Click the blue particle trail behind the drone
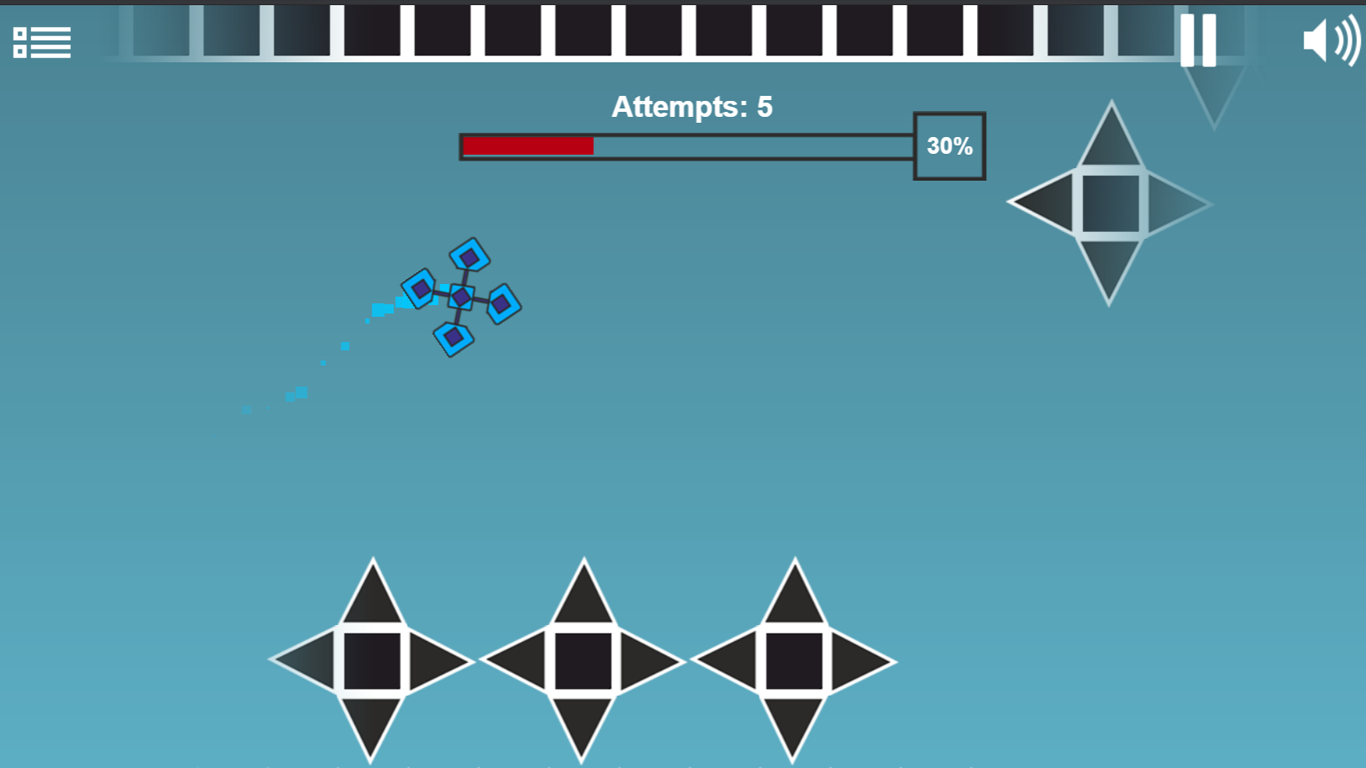The image size is (1366, 768). click(x=330, y=350)
